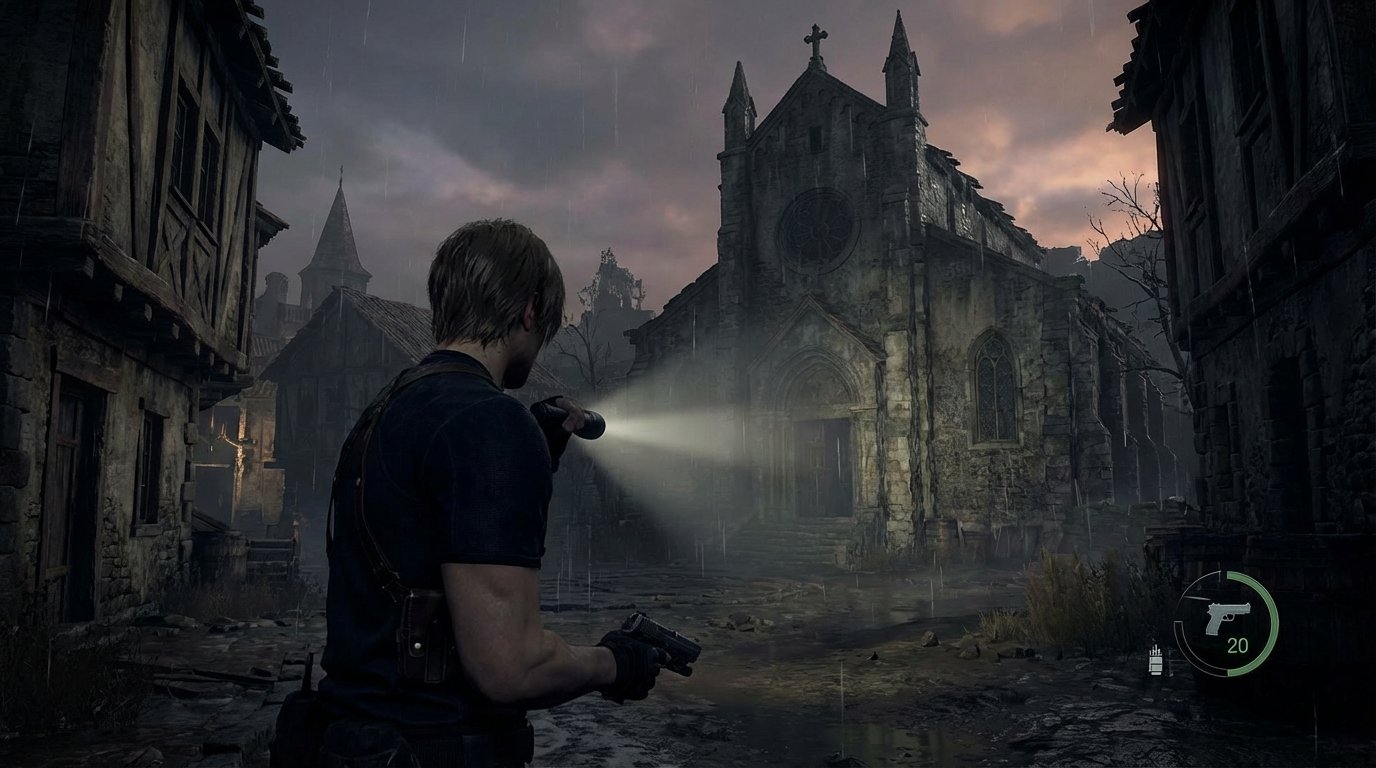Image resolution: width=1376 pixels, height=768 pixels.
Task: Click the handgun ammo box icon near the HUD
Action: (x=1155, y=662)
